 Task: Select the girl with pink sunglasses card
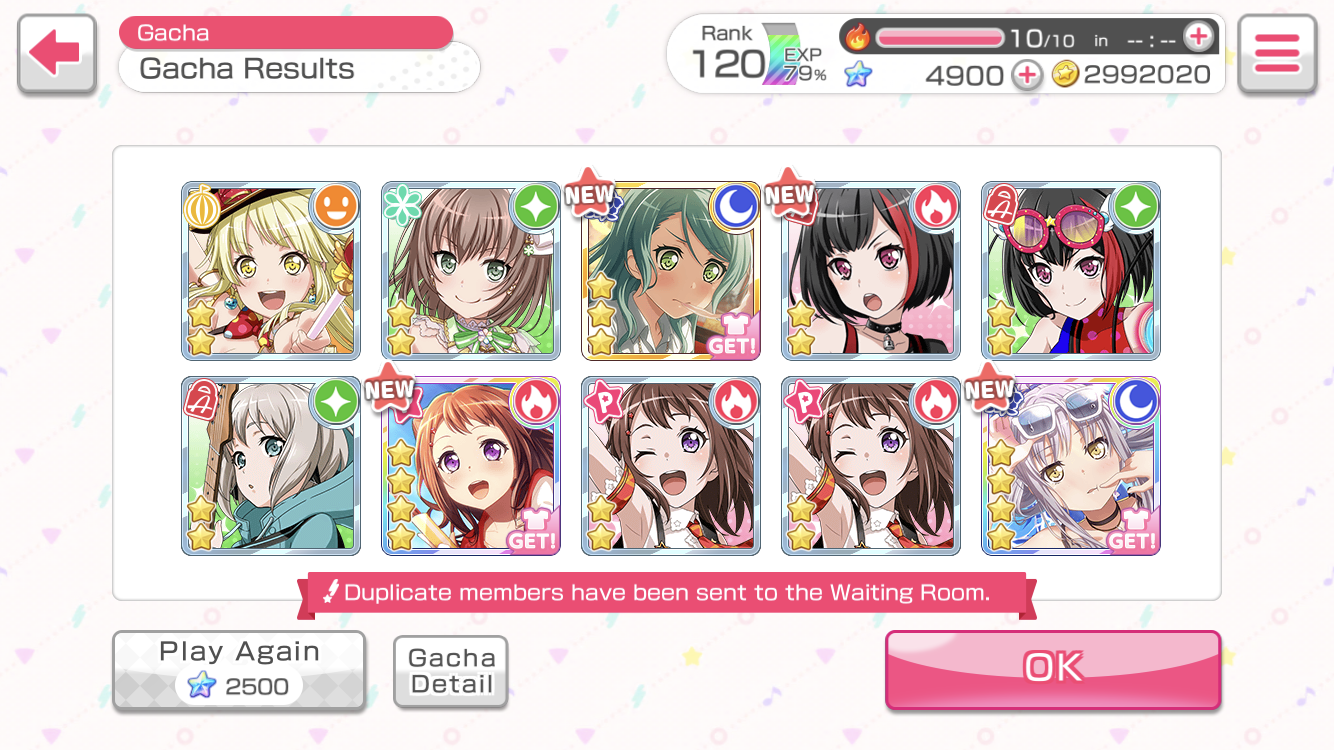pos(1071,270)
